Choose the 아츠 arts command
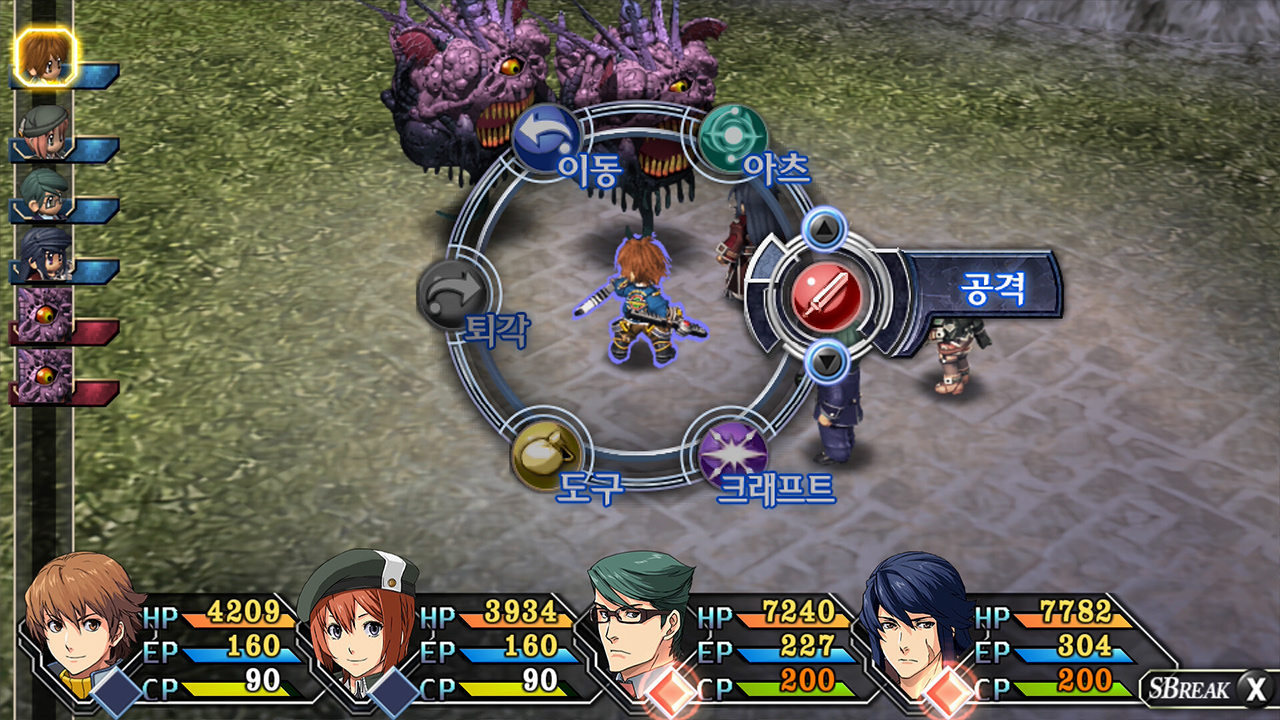 click(x=733, y=138)
